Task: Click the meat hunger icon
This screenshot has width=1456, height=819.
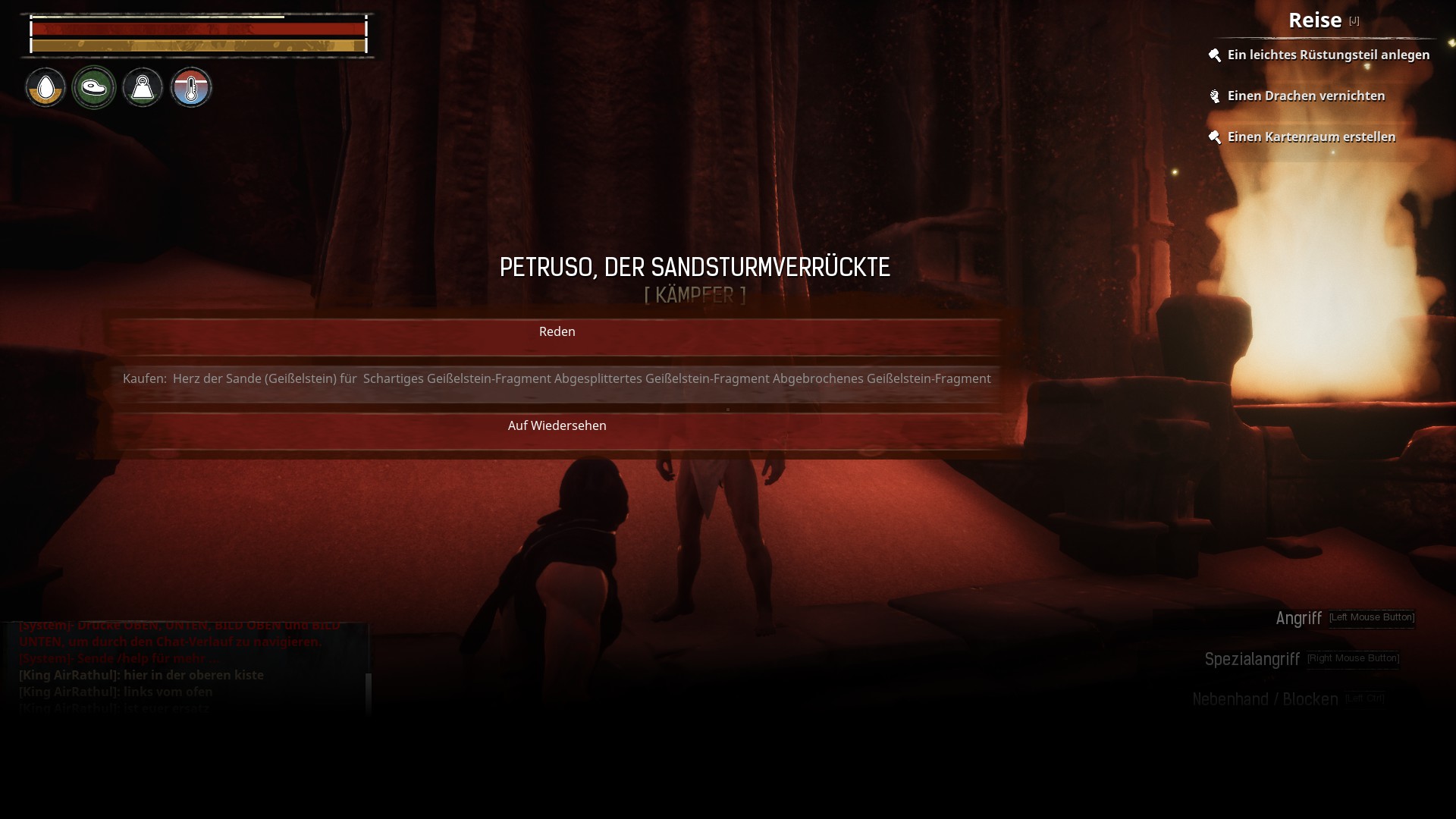Action: [x=94, y=88]
